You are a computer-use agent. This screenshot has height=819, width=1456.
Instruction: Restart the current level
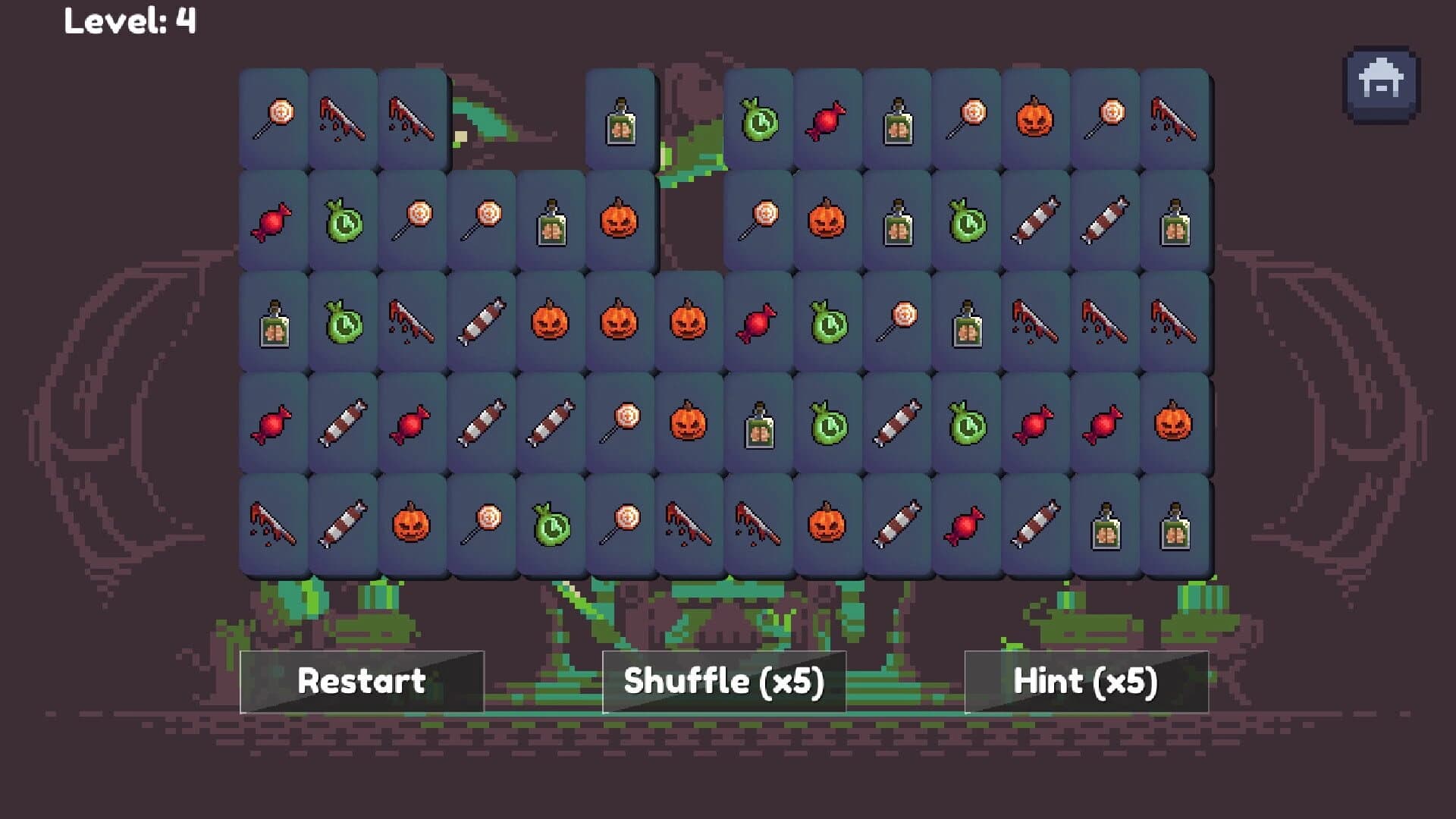coord(361,682)
